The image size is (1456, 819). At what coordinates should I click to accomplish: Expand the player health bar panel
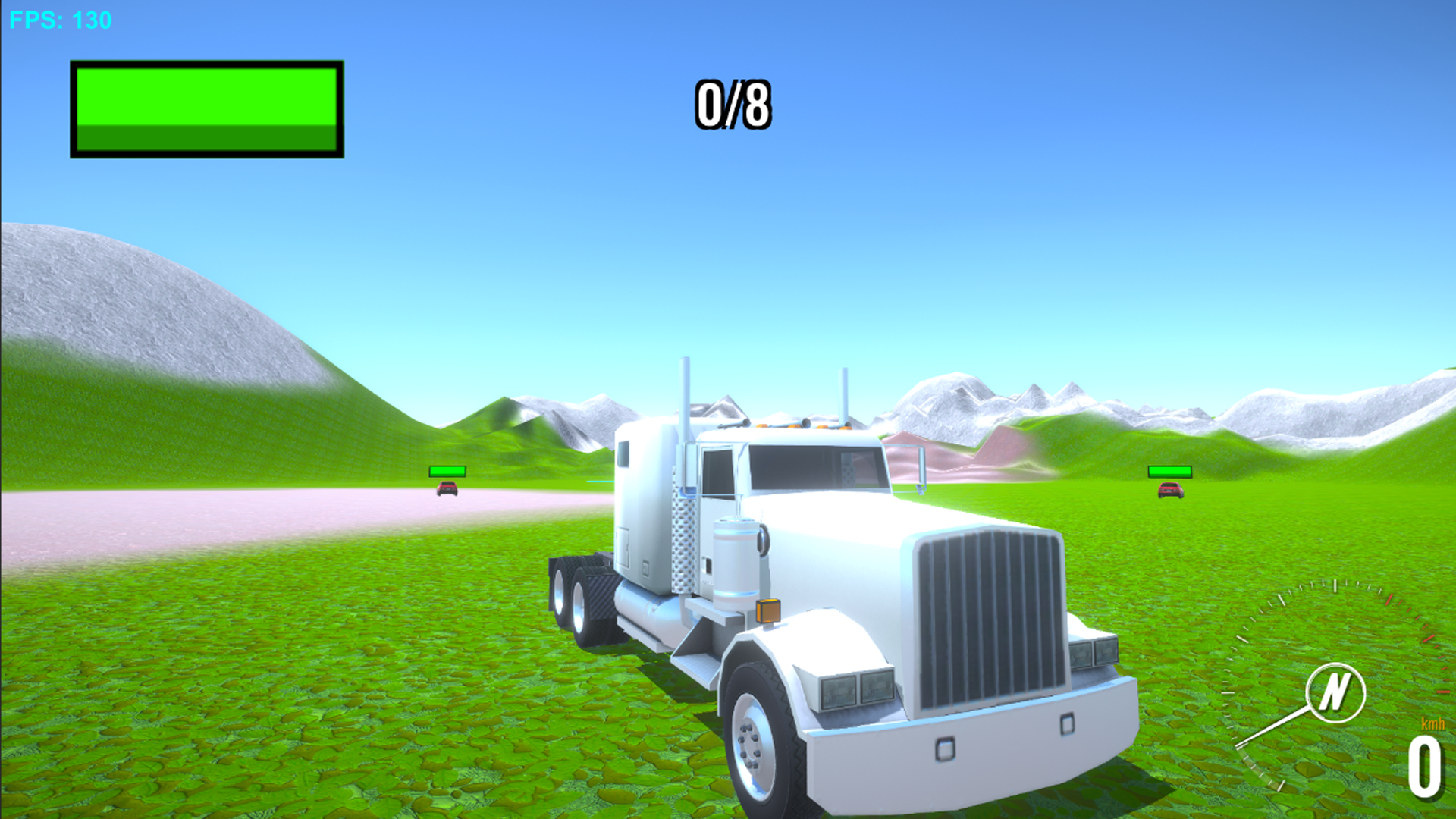click(206, 111)
